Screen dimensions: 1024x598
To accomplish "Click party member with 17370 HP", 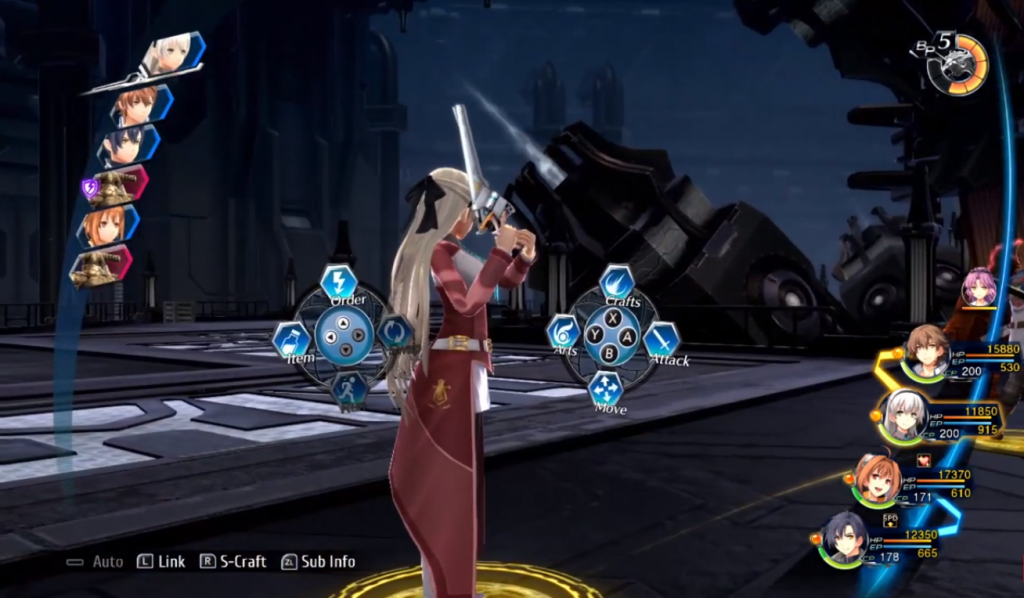I will pos(877,481).
